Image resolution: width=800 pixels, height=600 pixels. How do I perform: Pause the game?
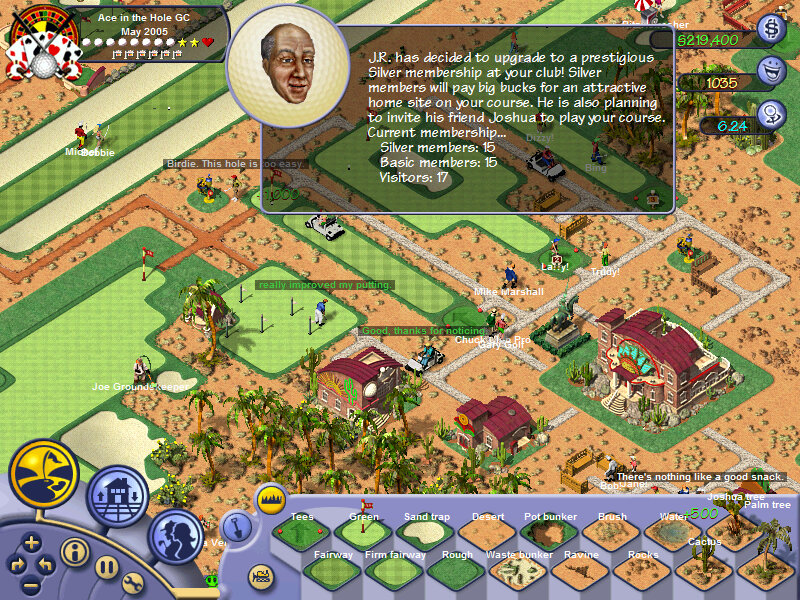107,567
